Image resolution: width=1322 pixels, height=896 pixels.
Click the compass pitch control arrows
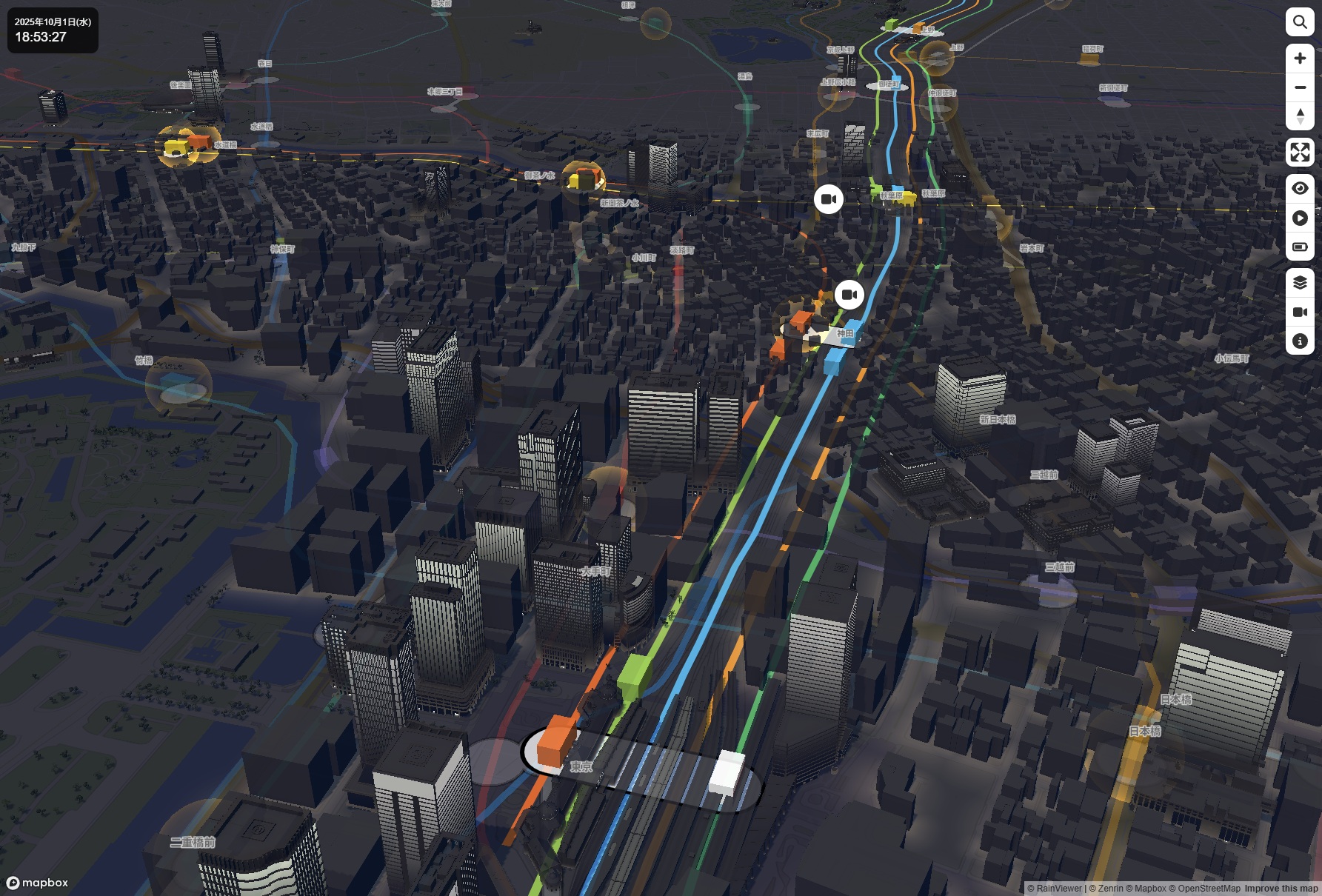click(1300, 117)
